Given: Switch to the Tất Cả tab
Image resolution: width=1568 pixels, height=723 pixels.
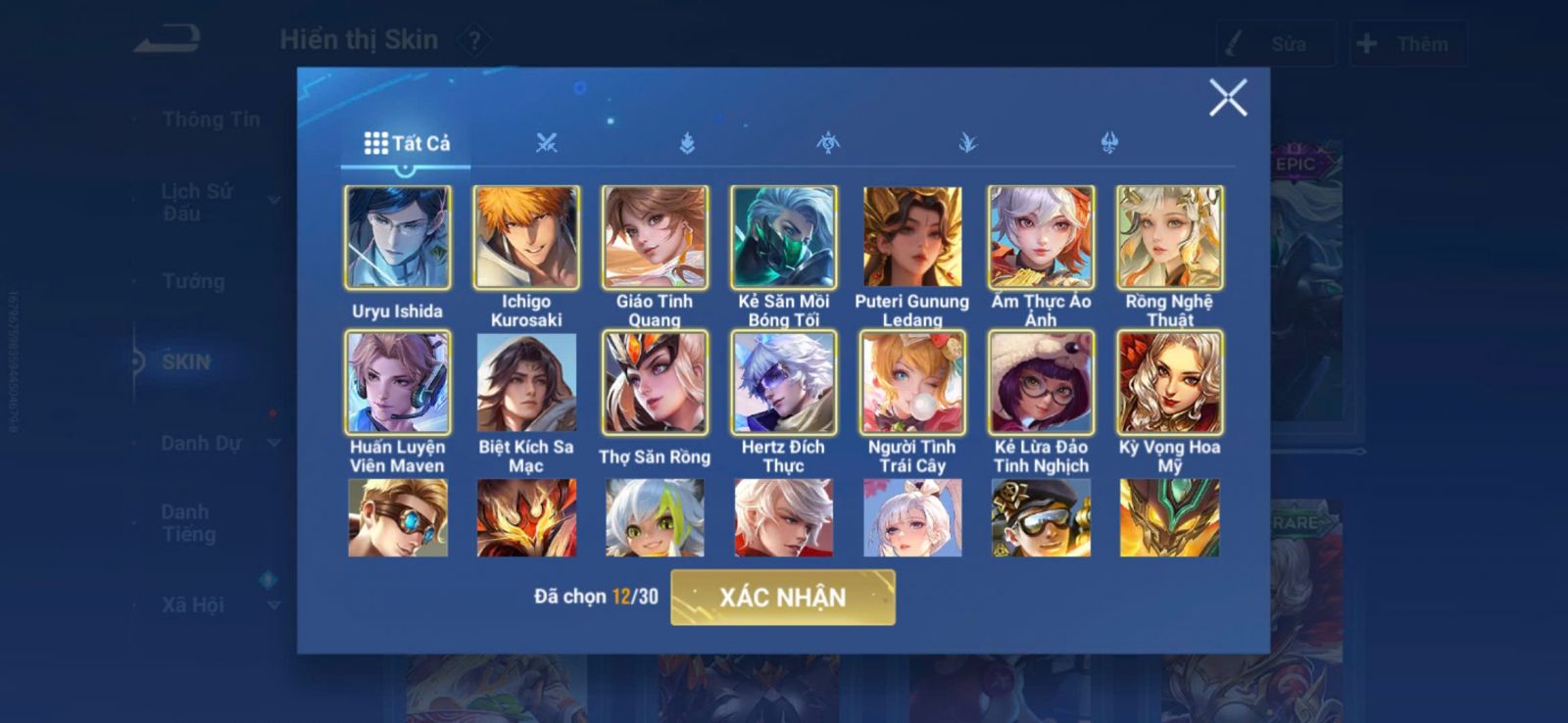Looking at the screenshot, I should [407, 144].
